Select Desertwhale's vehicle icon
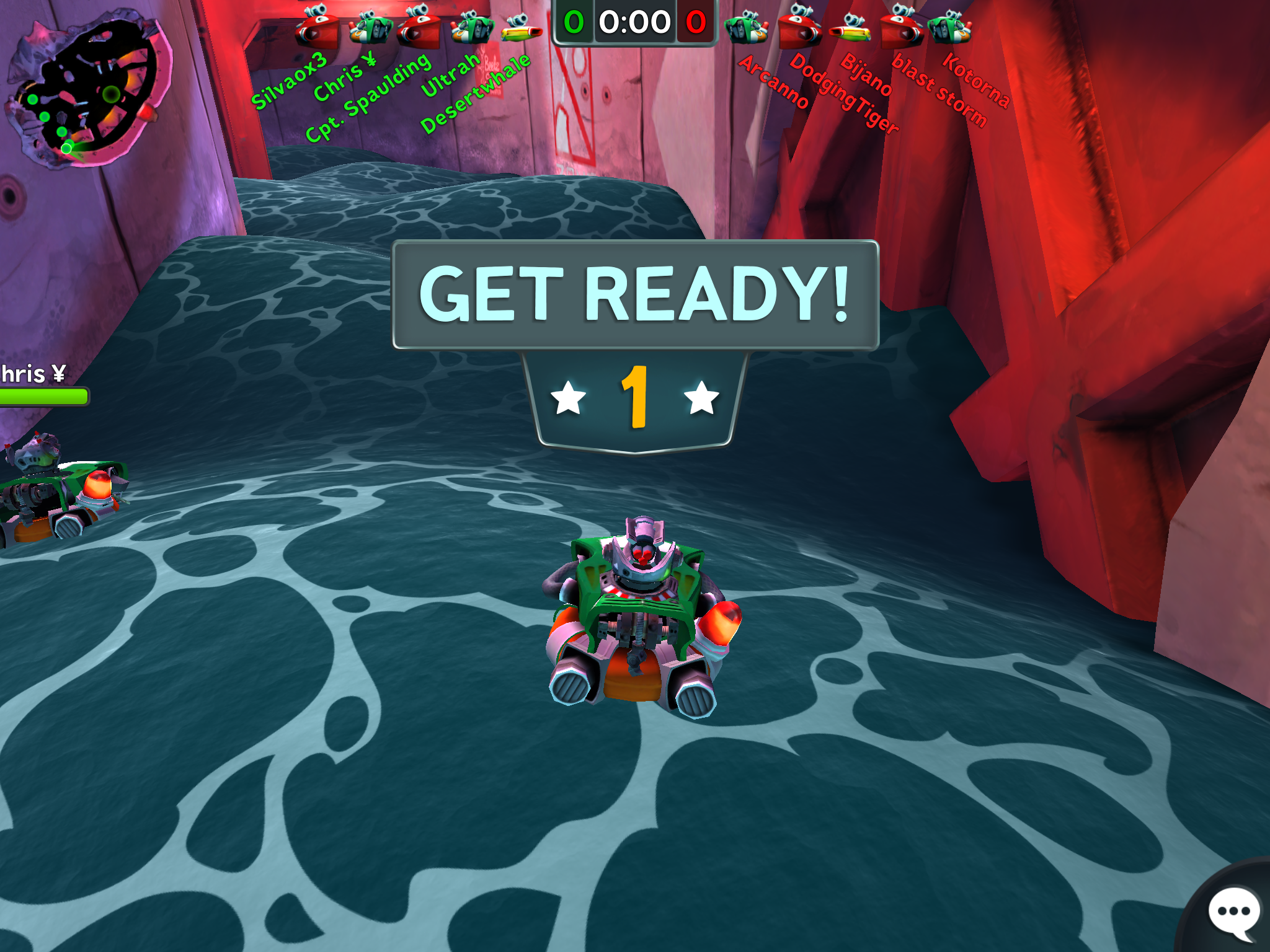Screen dimensions: 1270x952 tap(521, 29)
